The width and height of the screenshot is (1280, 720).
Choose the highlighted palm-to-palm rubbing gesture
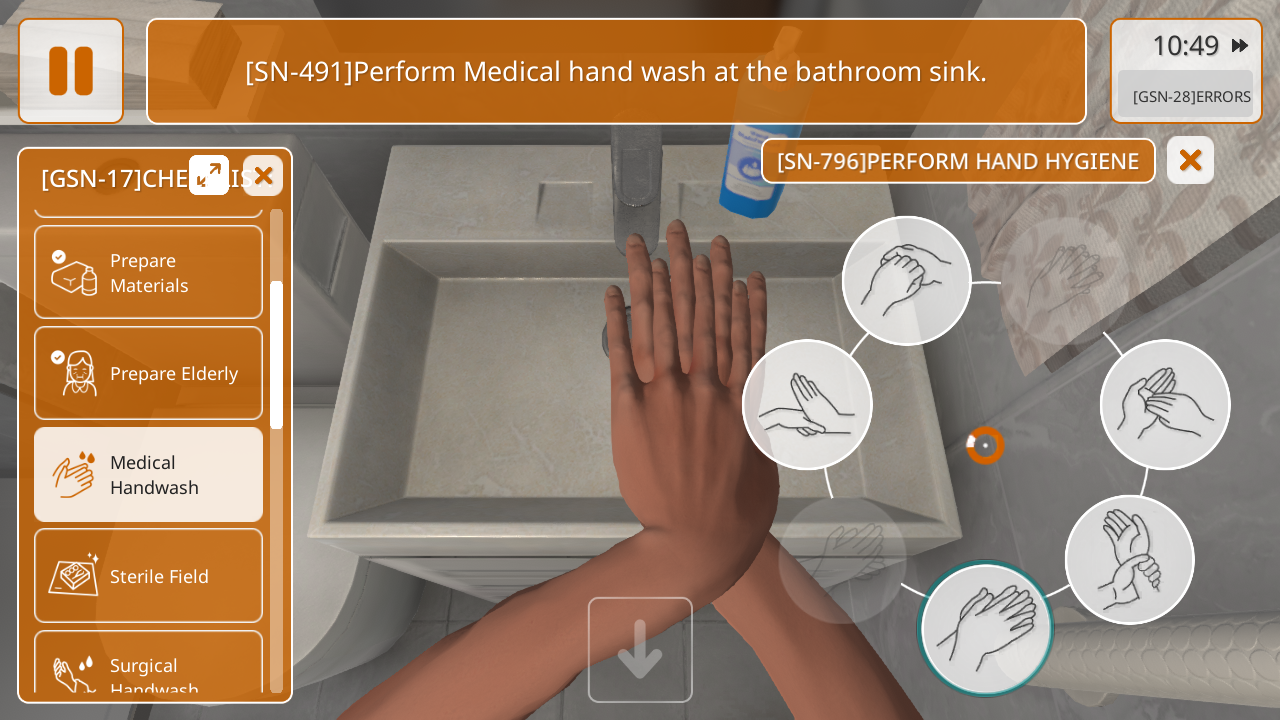(985, 628)
